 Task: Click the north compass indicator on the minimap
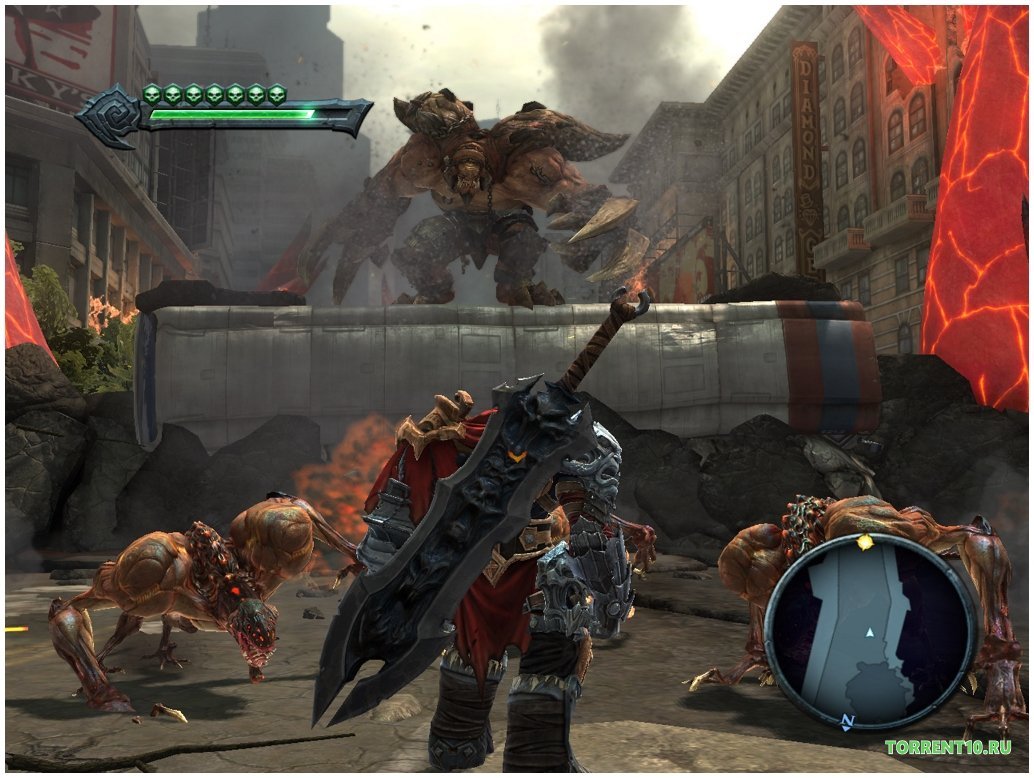(848, 721)
